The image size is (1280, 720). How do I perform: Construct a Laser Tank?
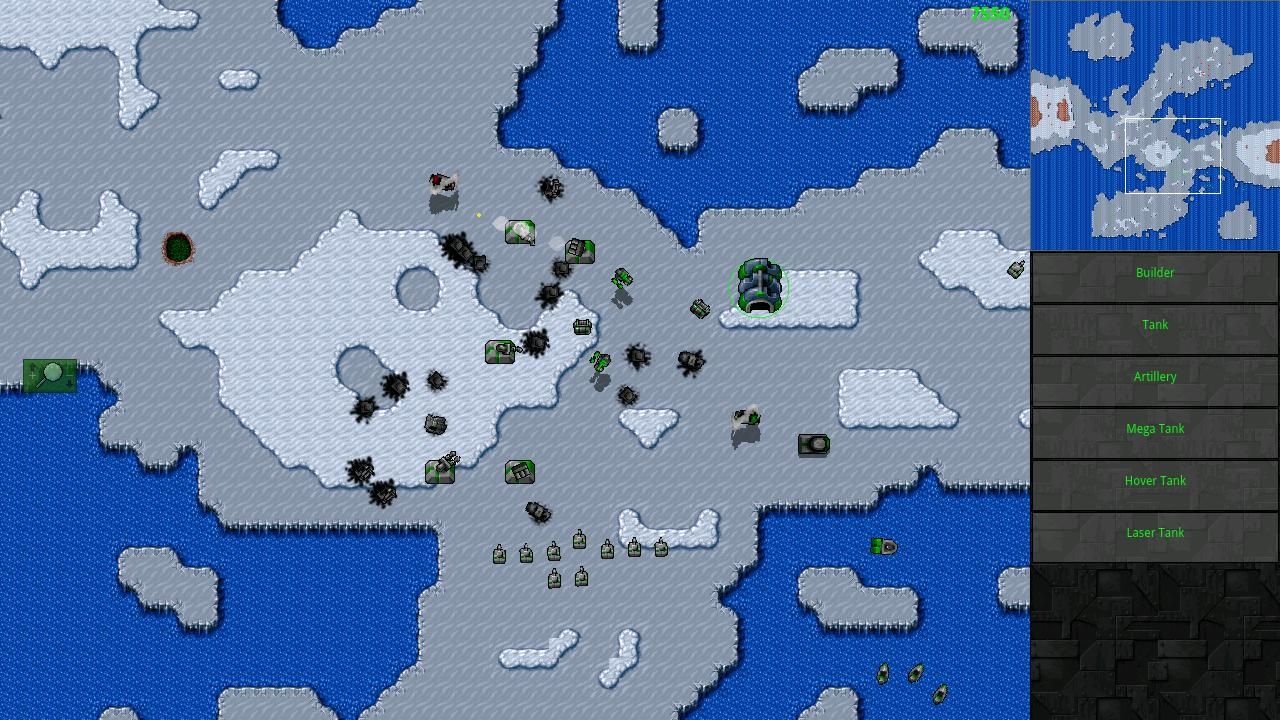pos(1155,532)
